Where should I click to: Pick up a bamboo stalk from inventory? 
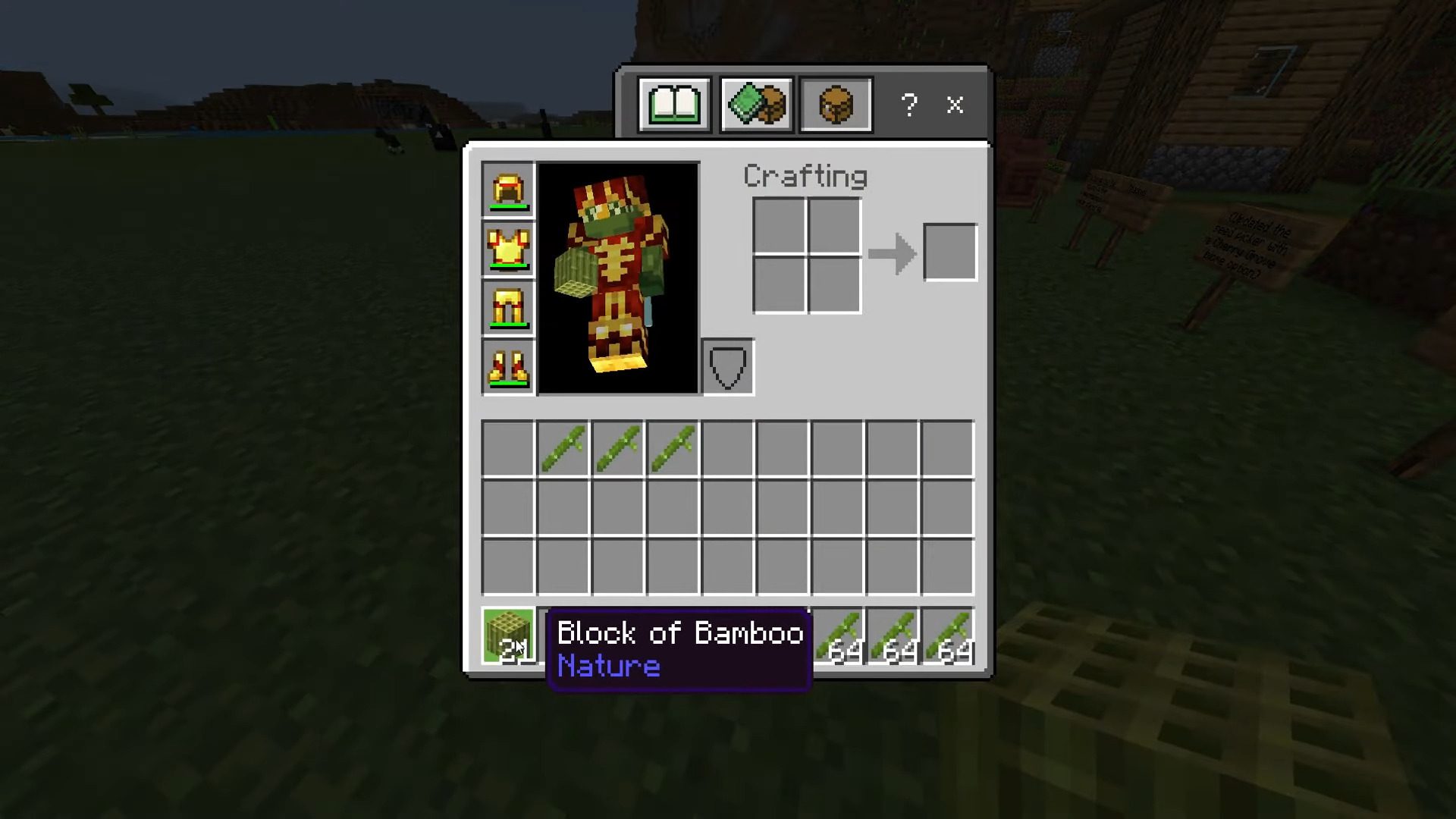click(x=563, y=447)
